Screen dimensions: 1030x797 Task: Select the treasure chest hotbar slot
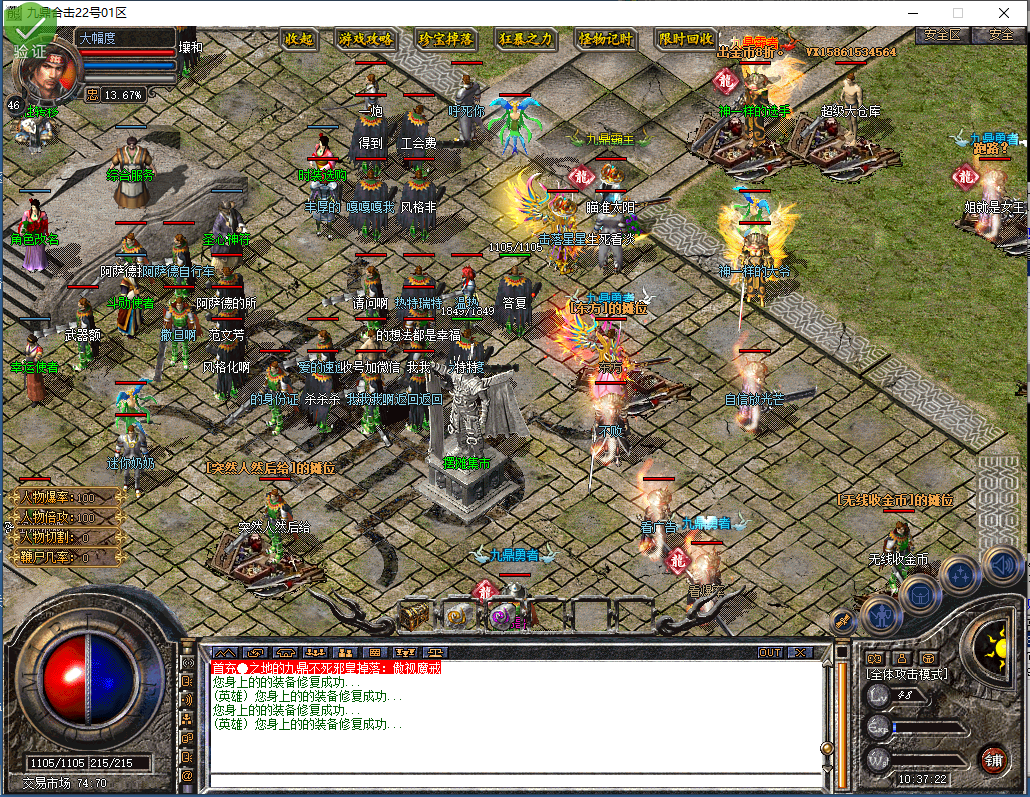(x=415, y=616)
